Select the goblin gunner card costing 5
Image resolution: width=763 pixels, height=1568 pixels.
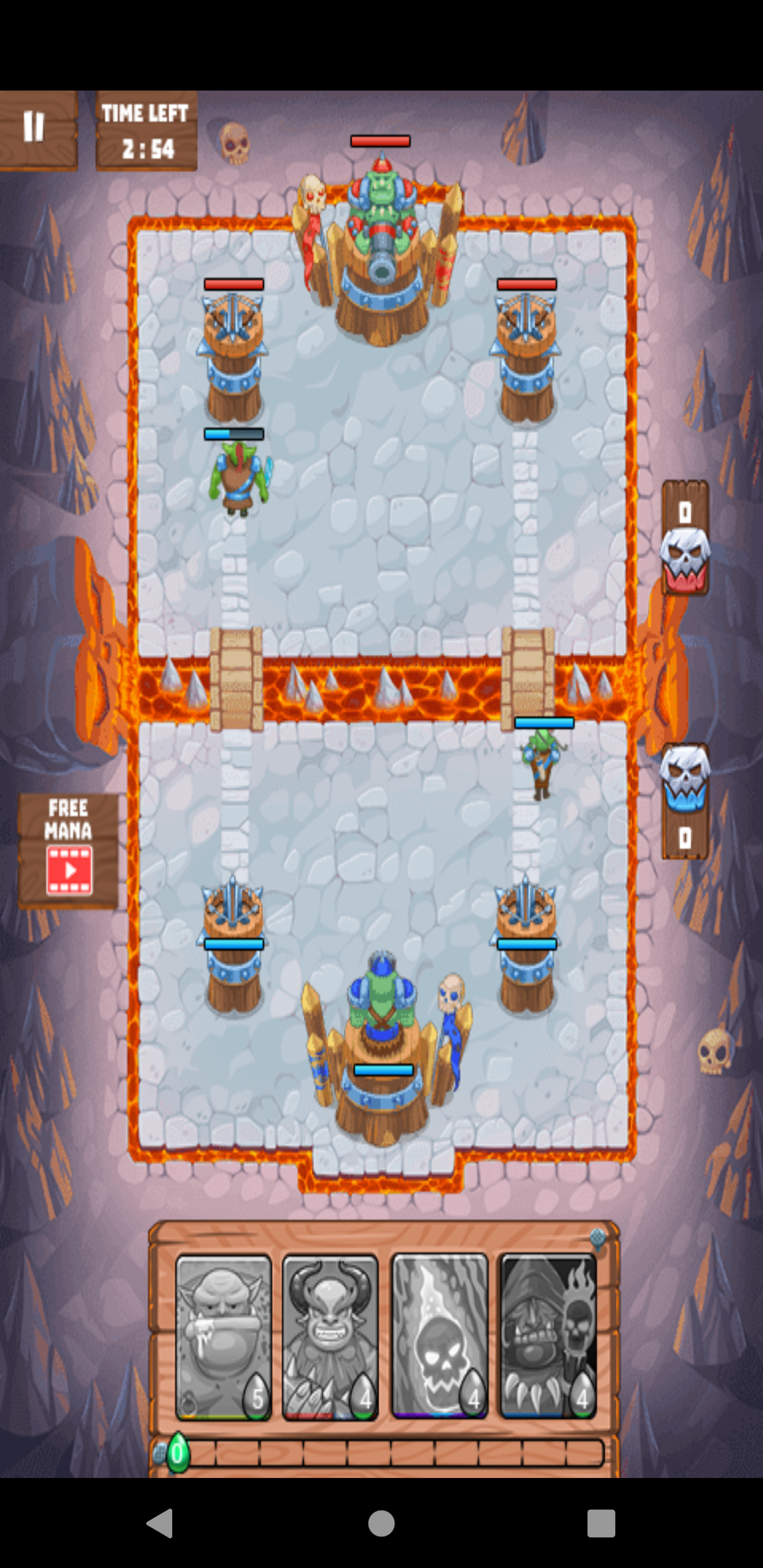click(224, 1333)
